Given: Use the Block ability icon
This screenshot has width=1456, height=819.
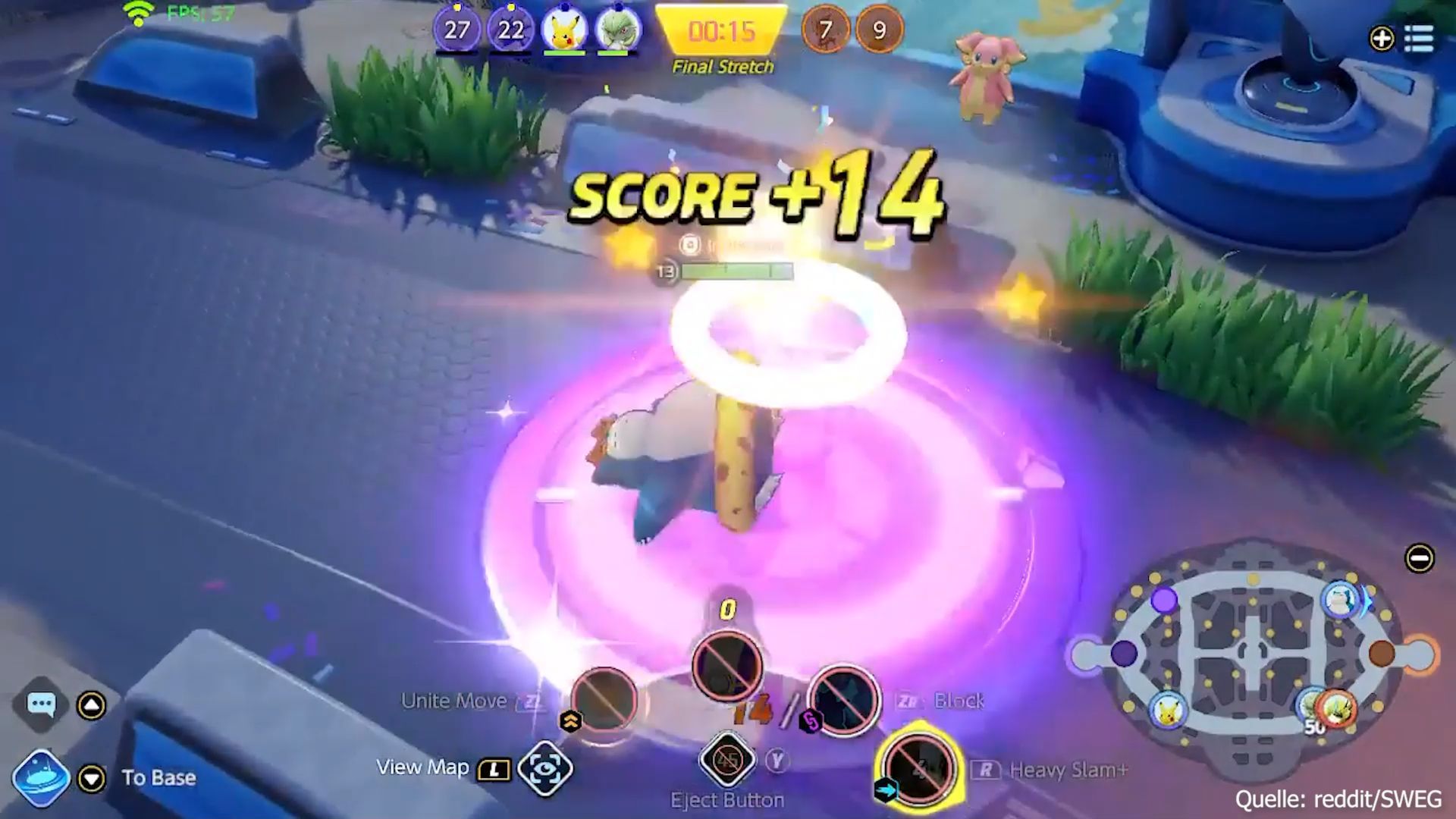Looking at the screenshot, I should pyautogui.click(x=843, y=701).
